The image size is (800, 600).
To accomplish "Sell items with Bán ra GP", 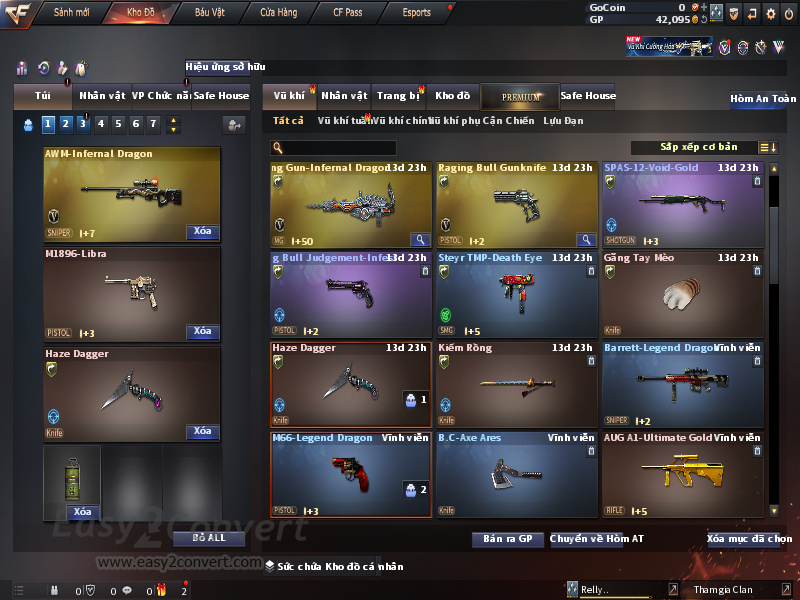I will [x=507, y=539].
